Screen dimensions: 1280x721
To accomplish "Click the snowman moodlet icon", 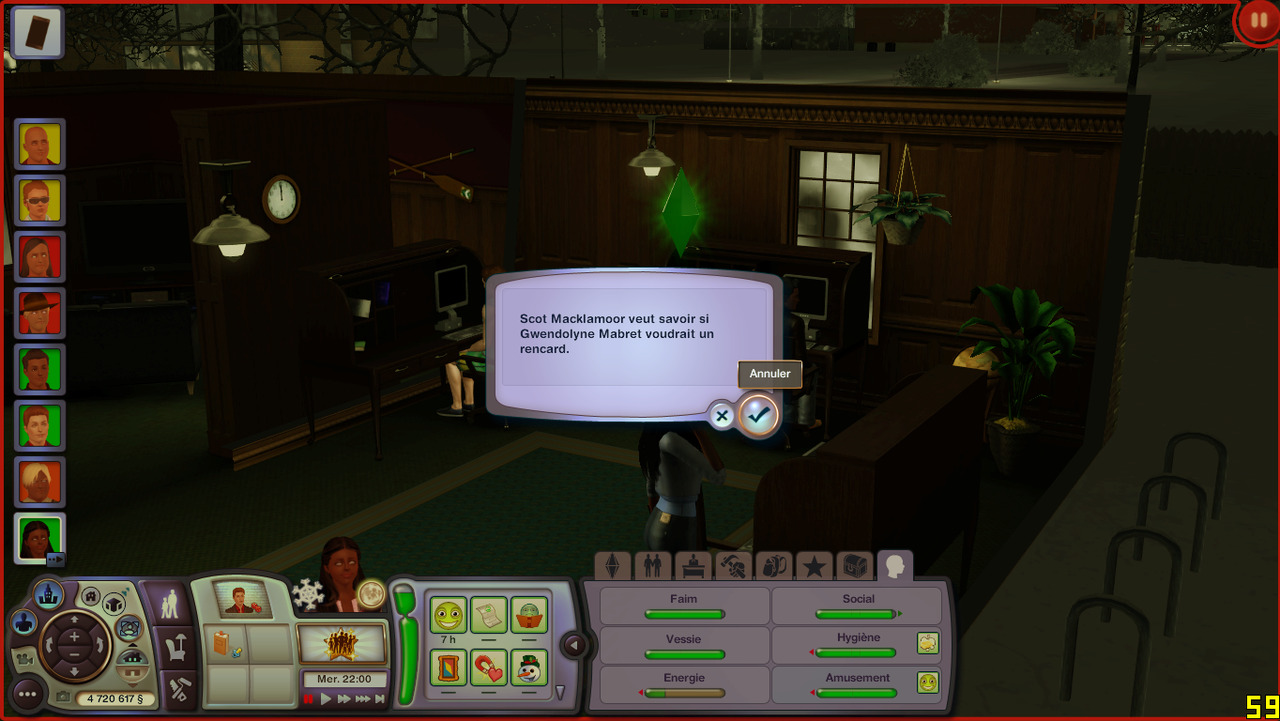I will point(529,666).
